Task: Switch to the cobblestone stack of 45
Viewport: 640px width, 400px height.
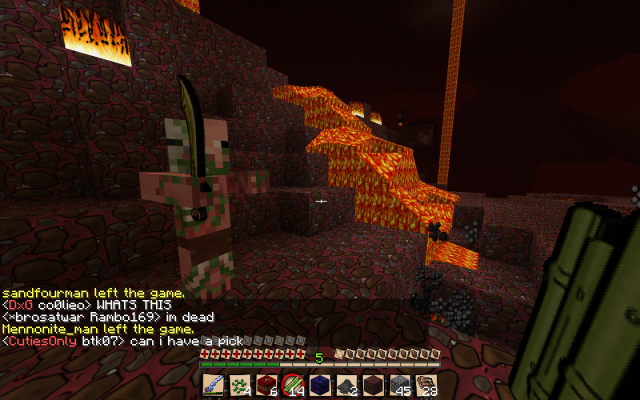Action: (399, 385)
